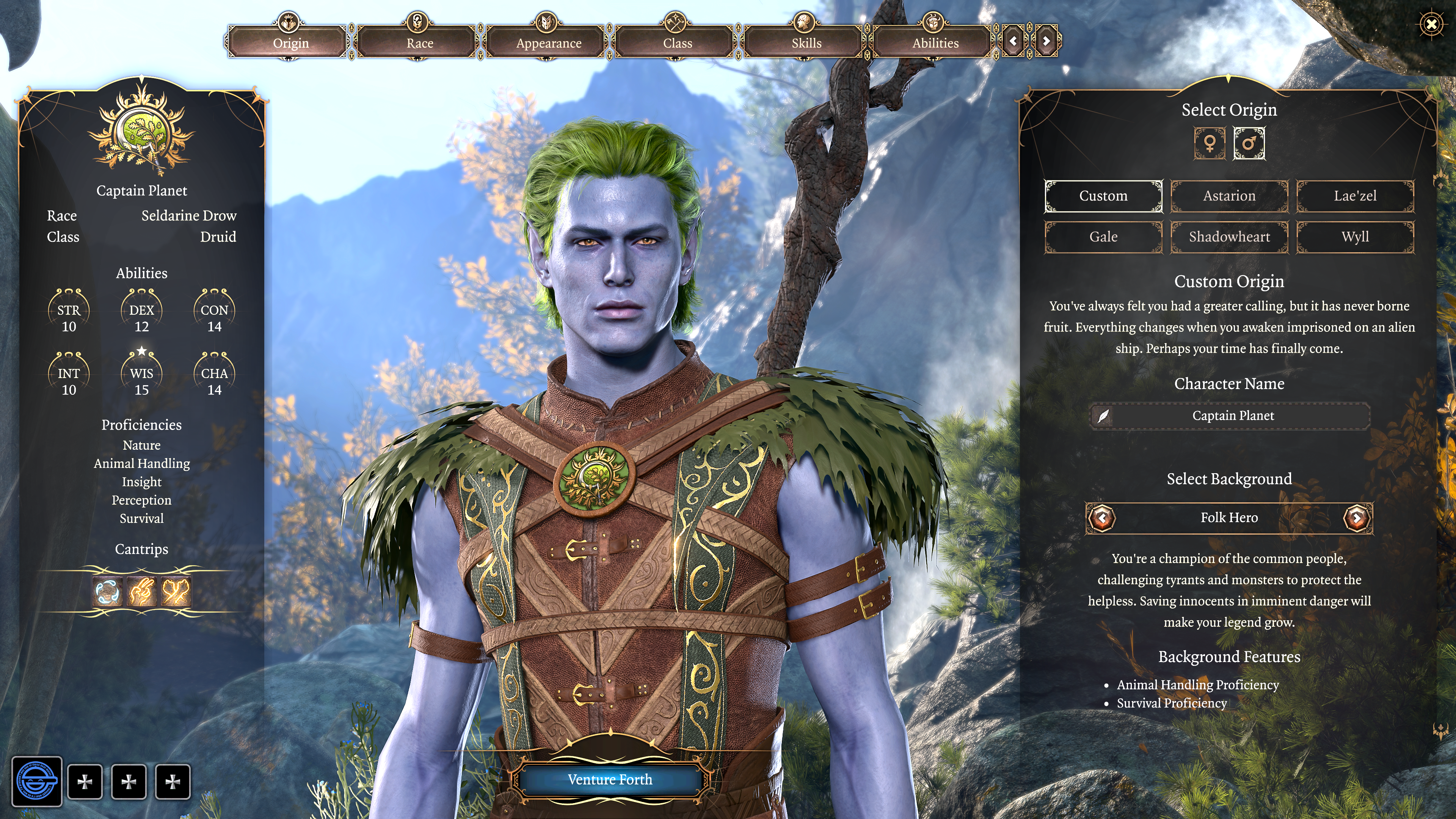Pick Astarion as origin character

(1229, 196)
